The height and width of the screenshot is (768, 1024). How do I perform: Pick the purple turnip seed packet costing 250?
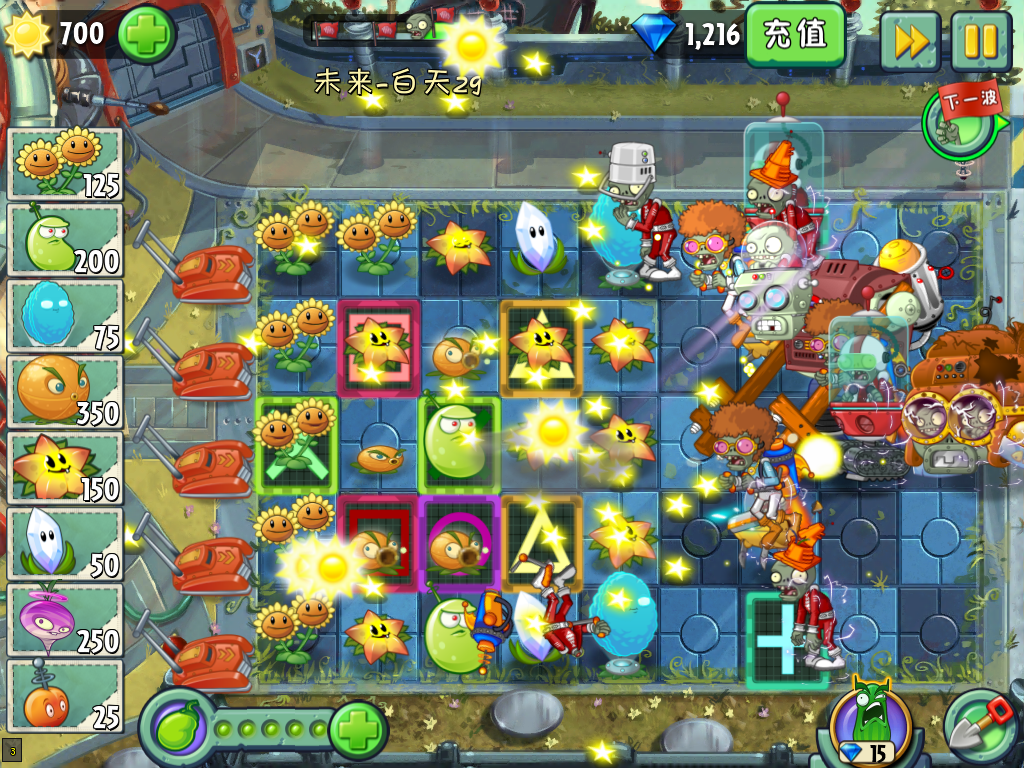tap(65, 620)
